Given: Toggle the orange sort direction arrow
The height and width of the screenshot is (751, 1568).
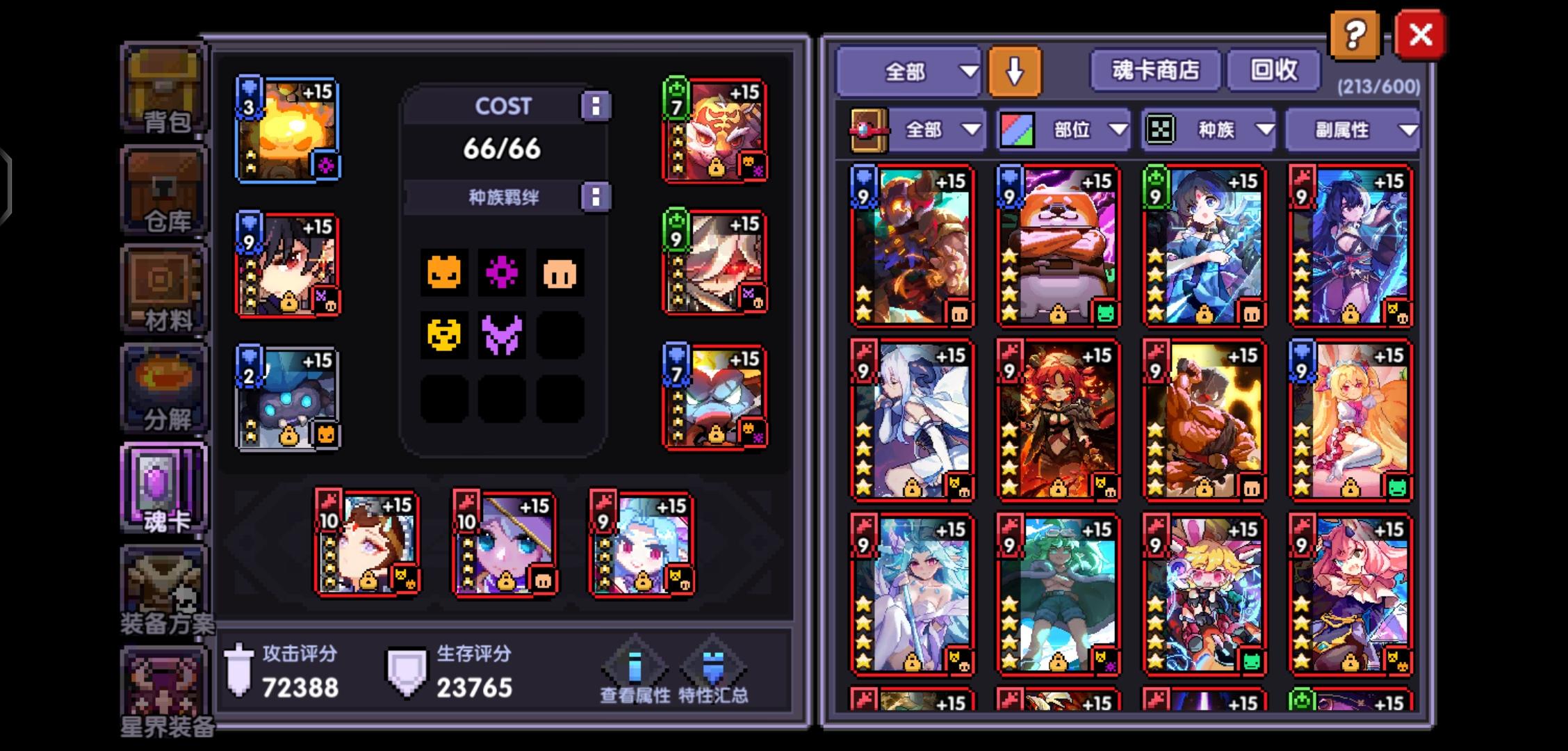Looking at the screenshot, I should point(1015,70).
